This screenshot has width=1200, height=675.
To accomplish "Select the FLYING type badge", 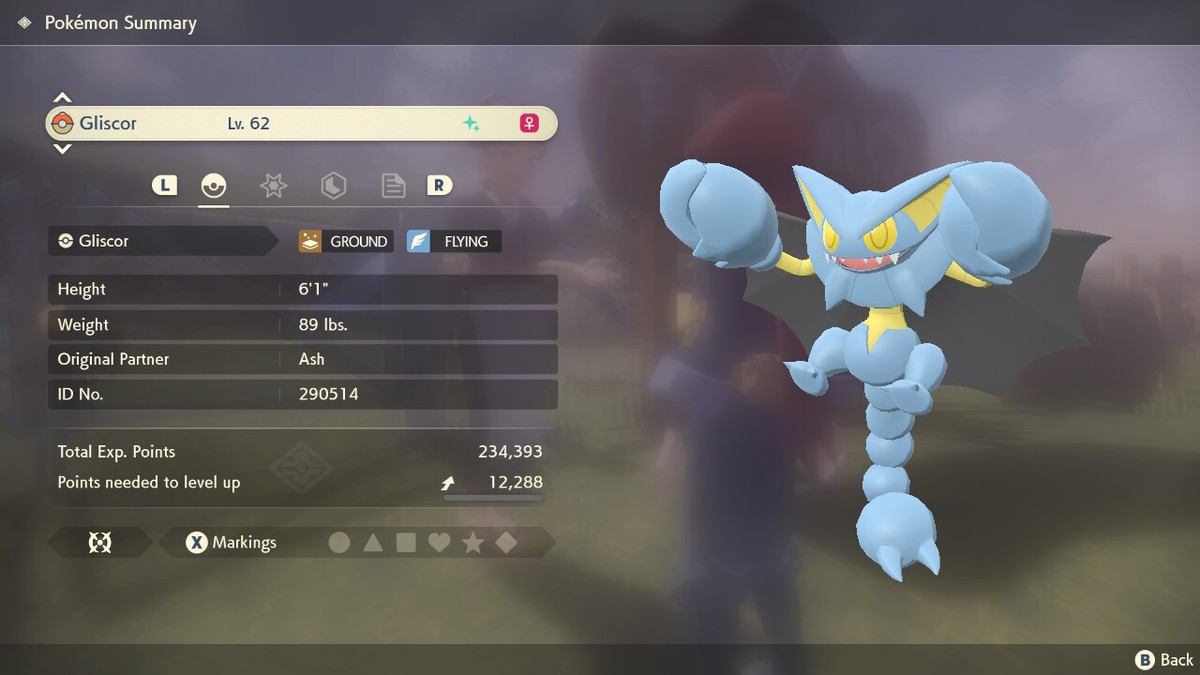I will [x=454, y=241].
